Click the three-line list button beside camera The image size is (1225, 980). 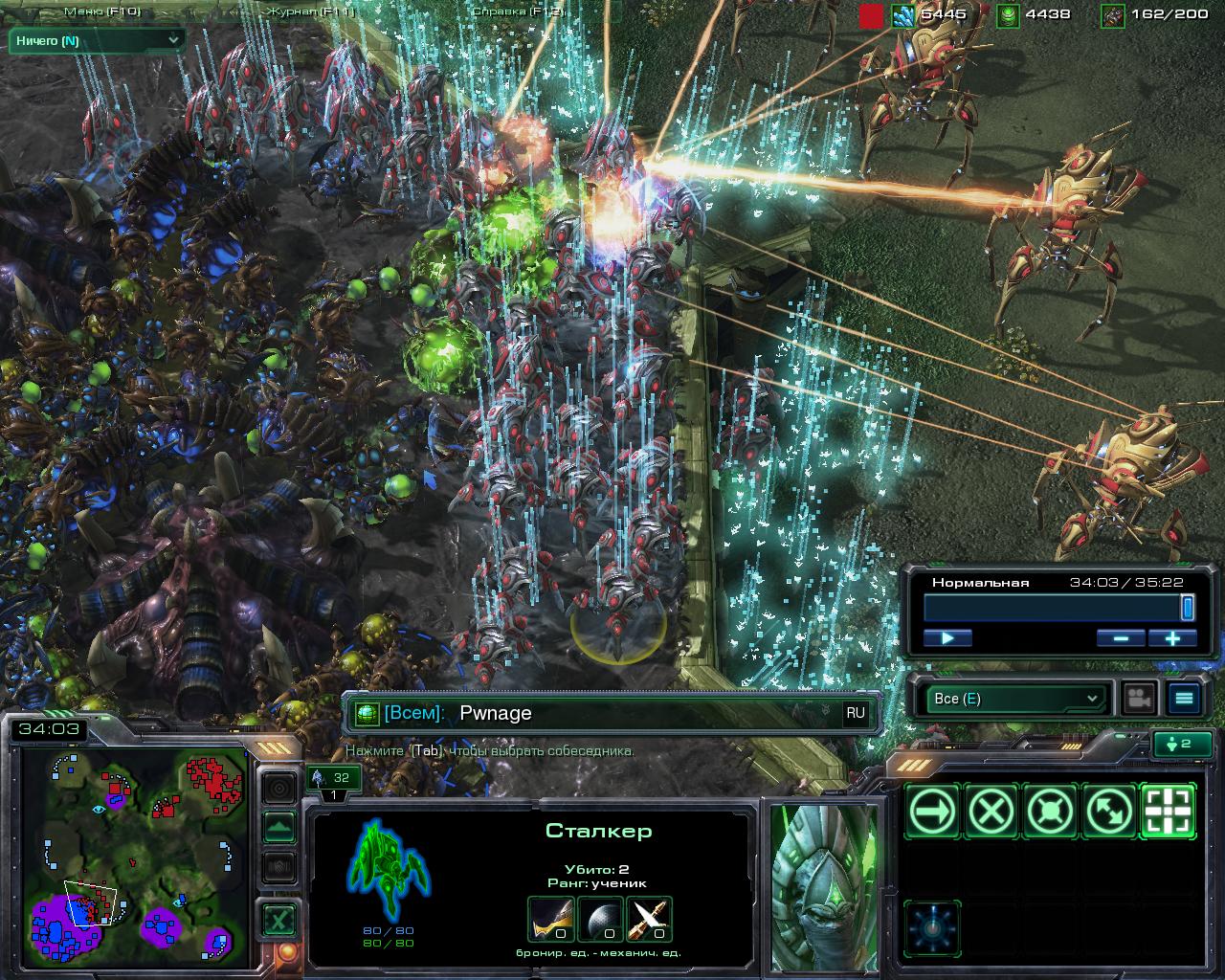(1184, 699)
